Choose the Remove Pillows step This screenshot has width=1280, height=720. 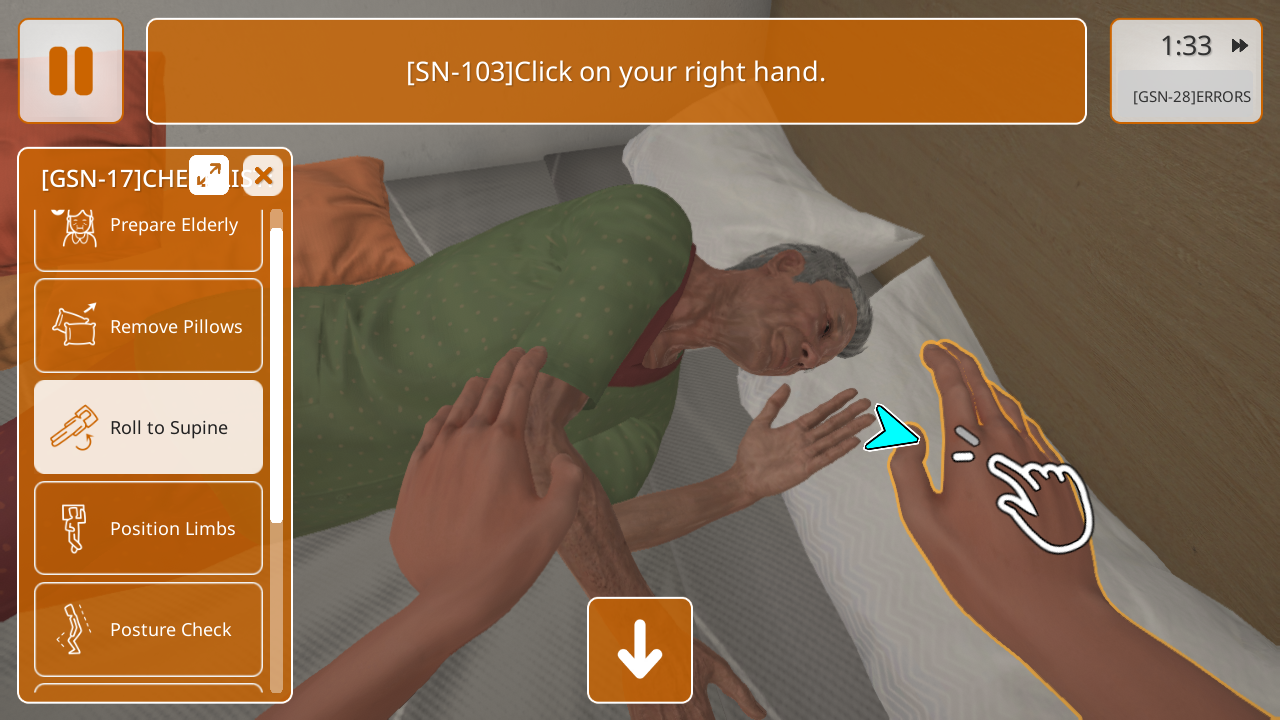[148, 326]
